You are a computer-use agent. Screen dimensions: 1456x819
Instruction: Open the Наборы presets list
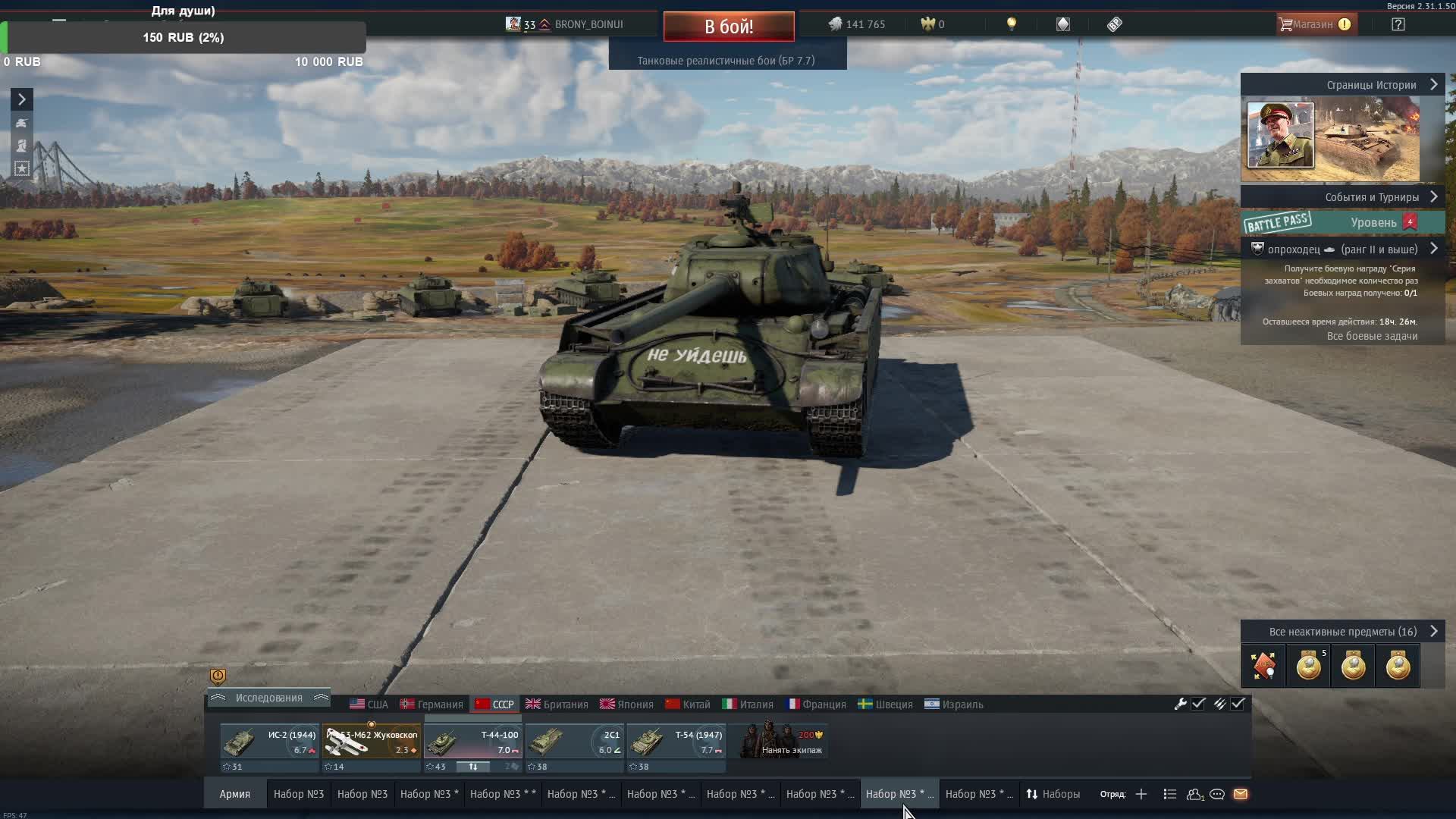click(1053, 794)
